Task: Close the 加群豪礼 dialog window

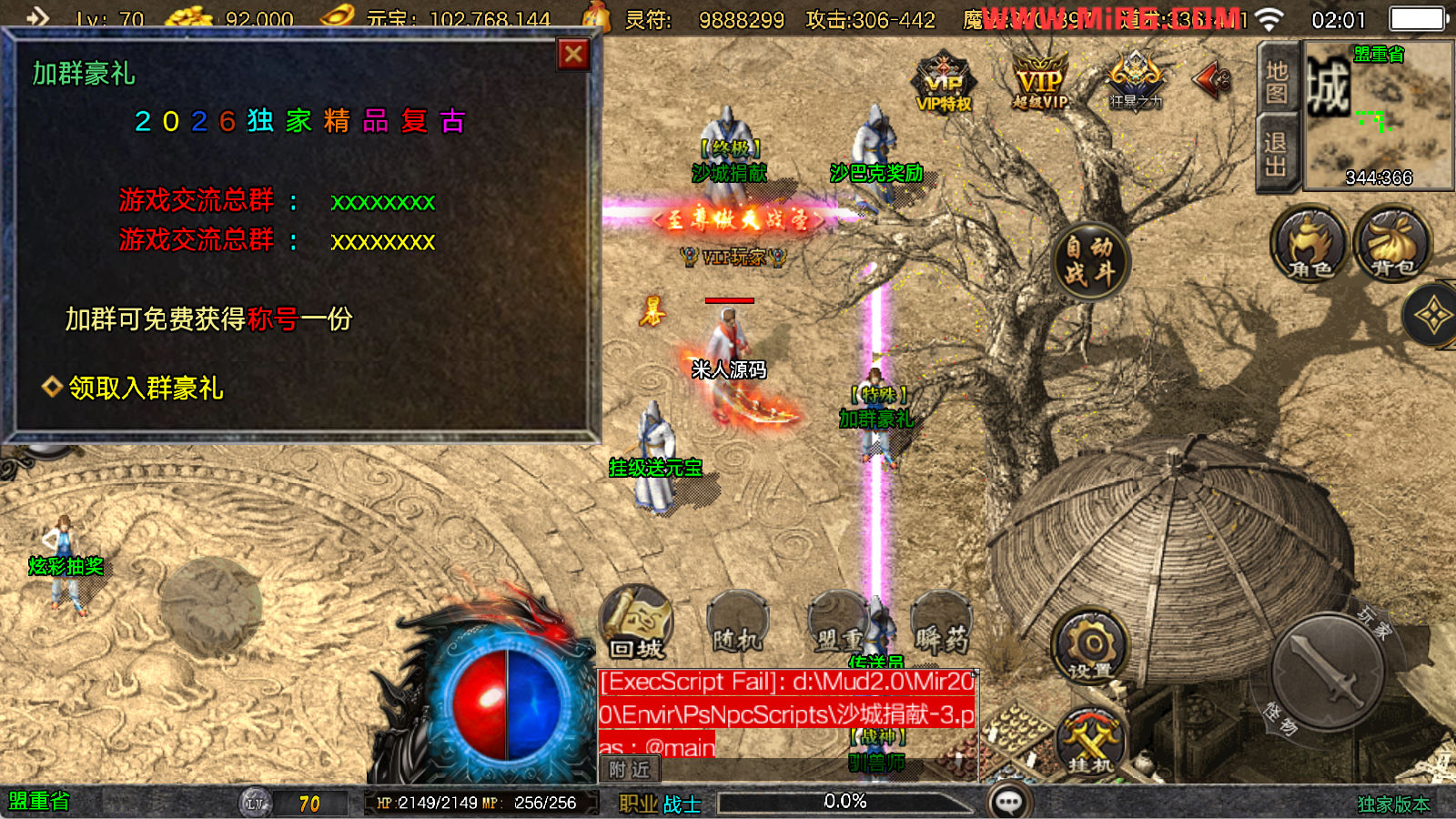Action: [x=573, y=56]
